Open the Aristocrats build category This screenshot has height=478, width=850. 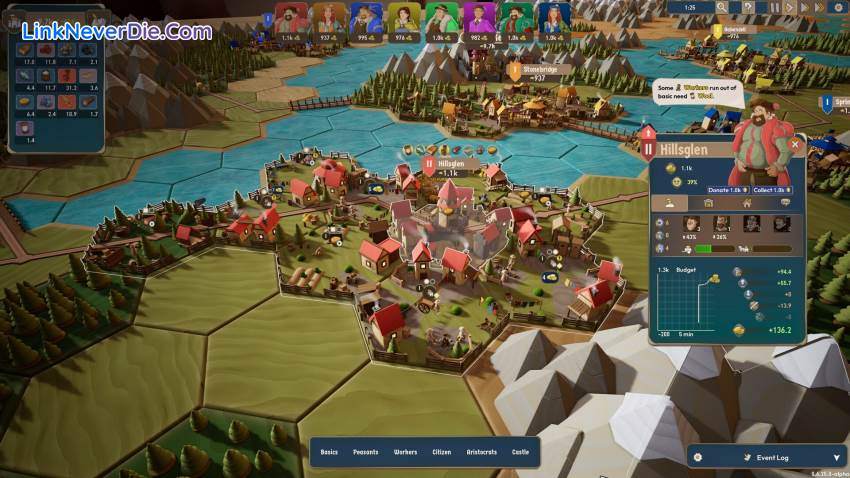(x=481, y=452)
